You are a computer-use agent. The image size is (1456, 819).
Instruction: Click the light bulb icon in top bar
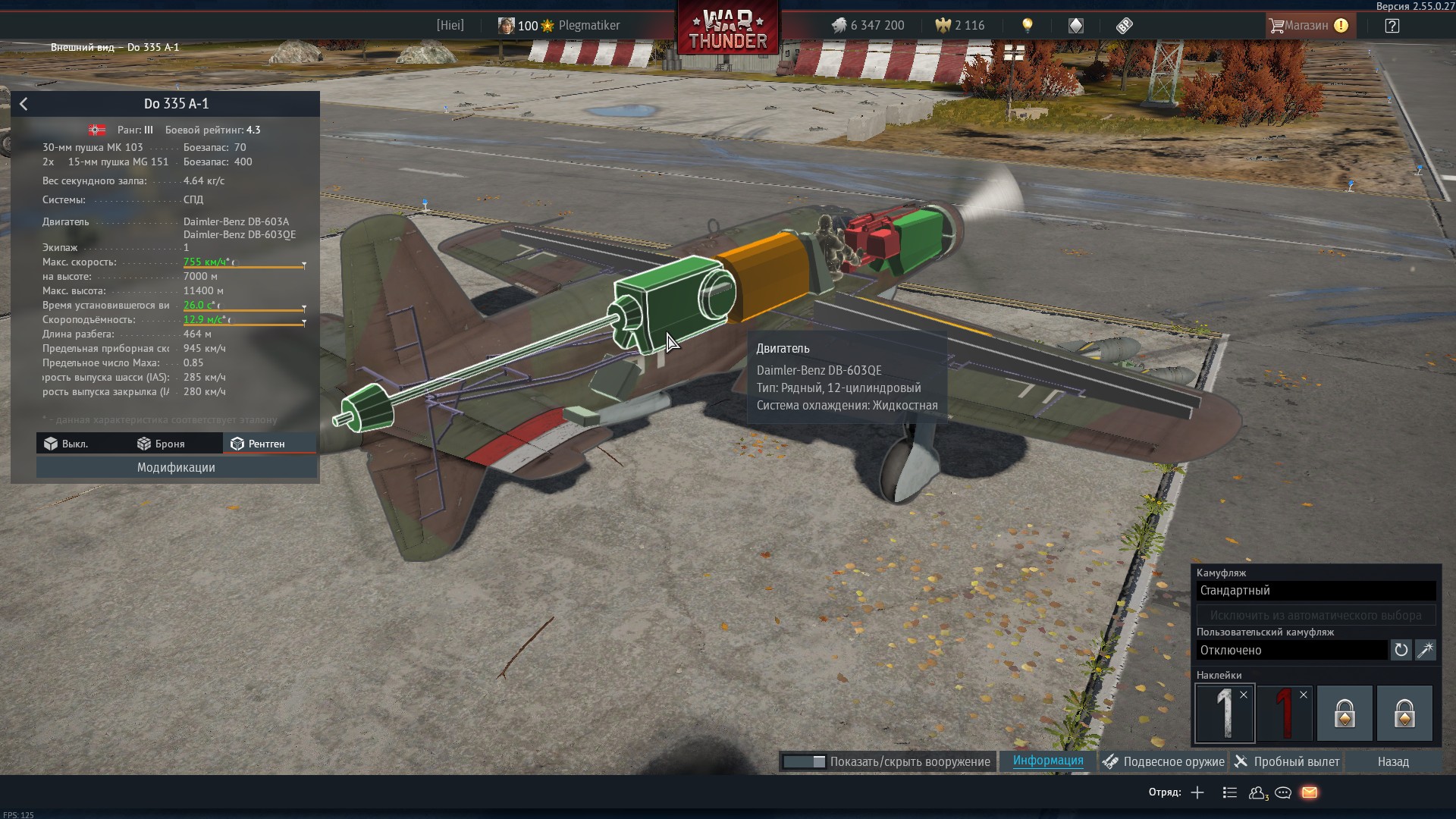click(x=1027, y=26)
